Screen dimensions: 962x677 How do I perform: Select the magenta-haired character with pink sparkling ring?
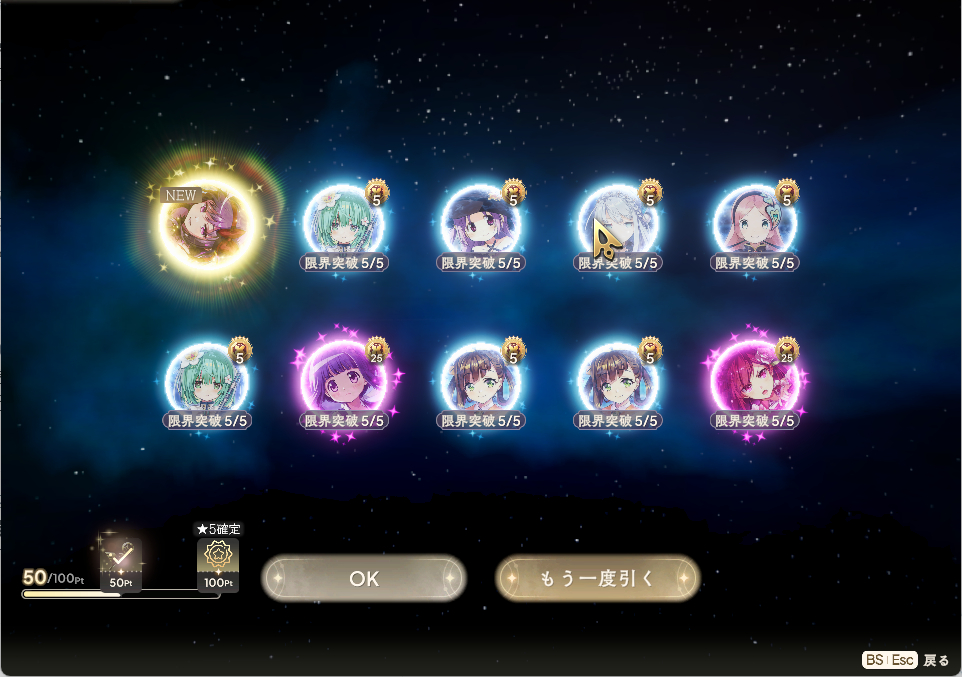point(755,380)
